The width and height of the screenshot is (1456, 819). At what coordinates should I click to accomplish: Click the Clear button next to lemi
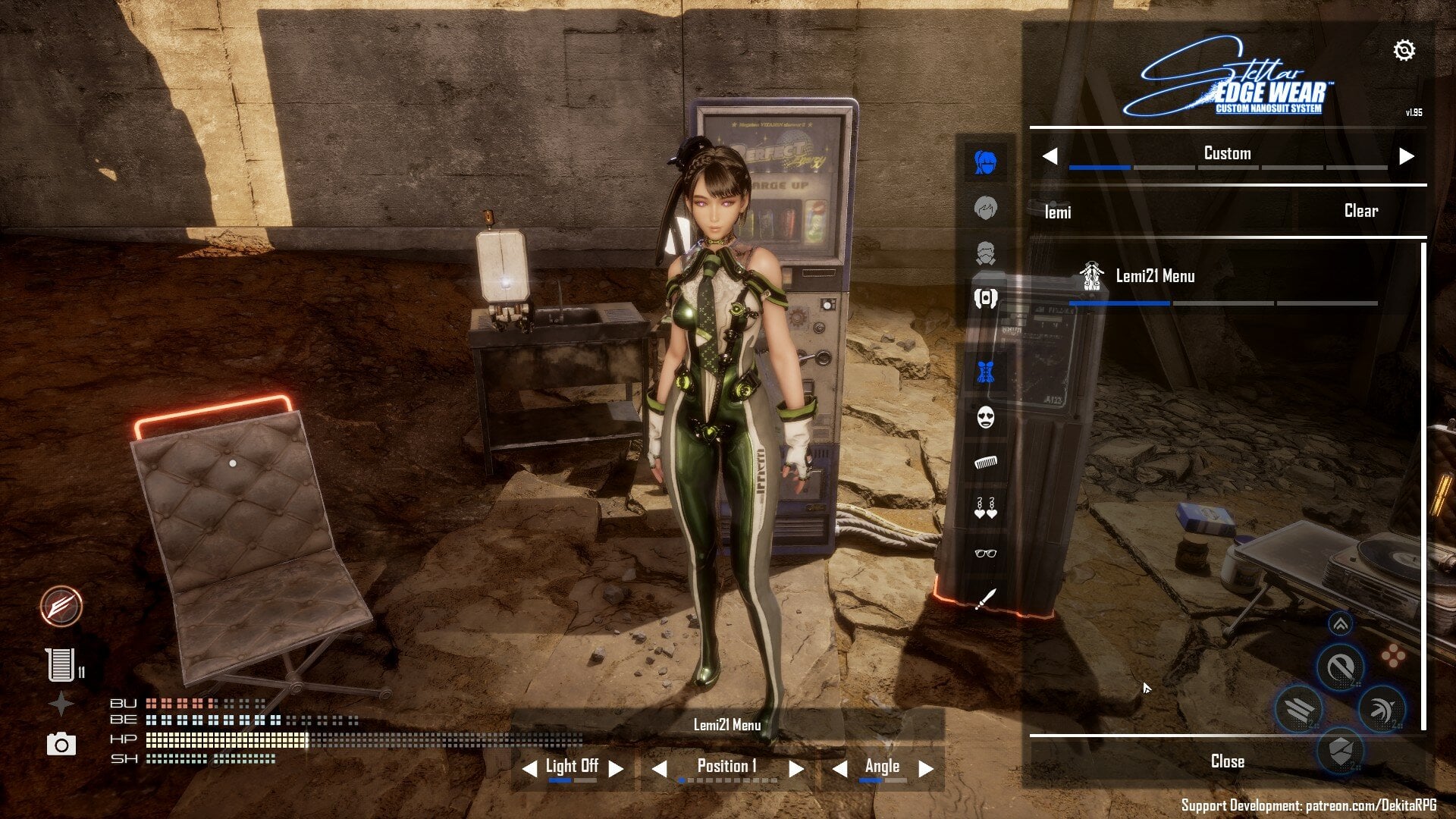[x=1360, y=212]
